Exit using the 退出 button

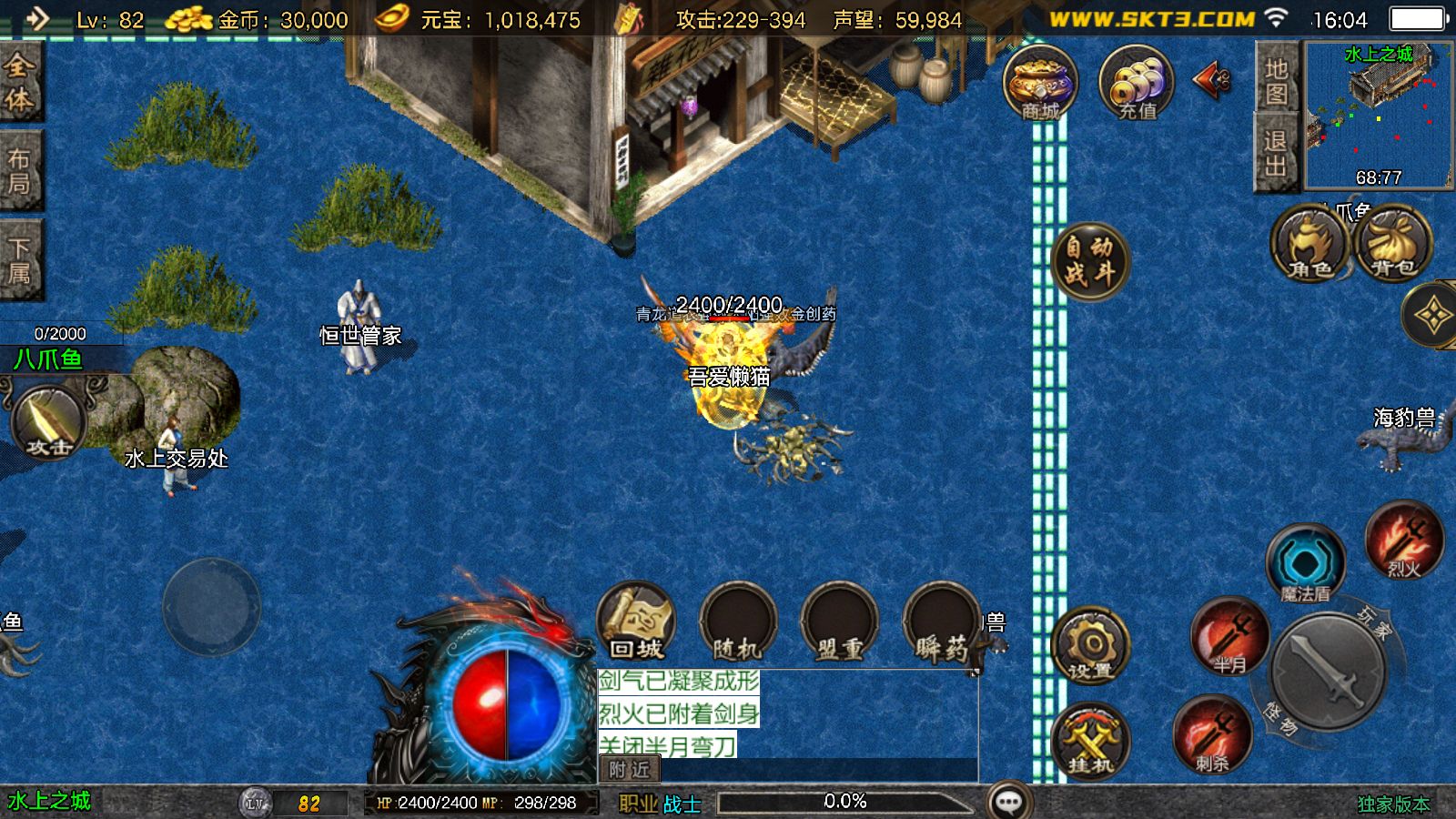coord(1276,153)
